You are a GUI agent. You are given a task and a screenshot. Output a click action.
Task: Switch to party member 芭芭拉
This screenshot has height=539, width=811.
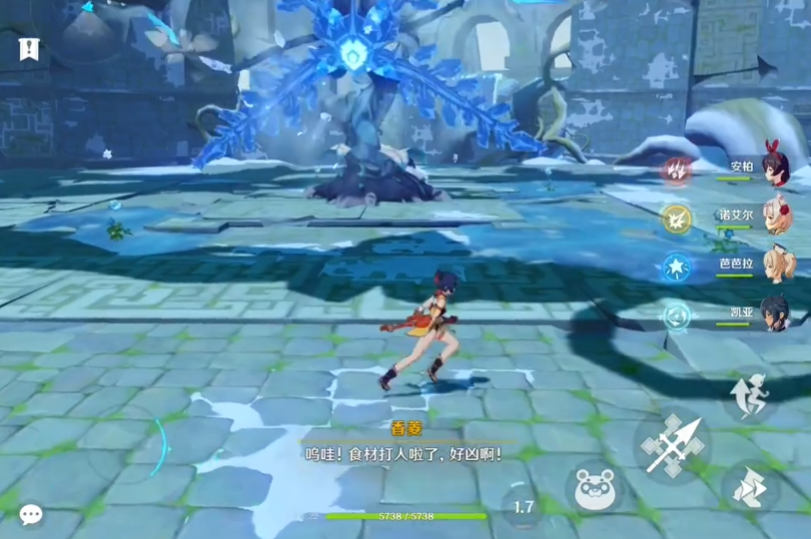click(775, 264)
